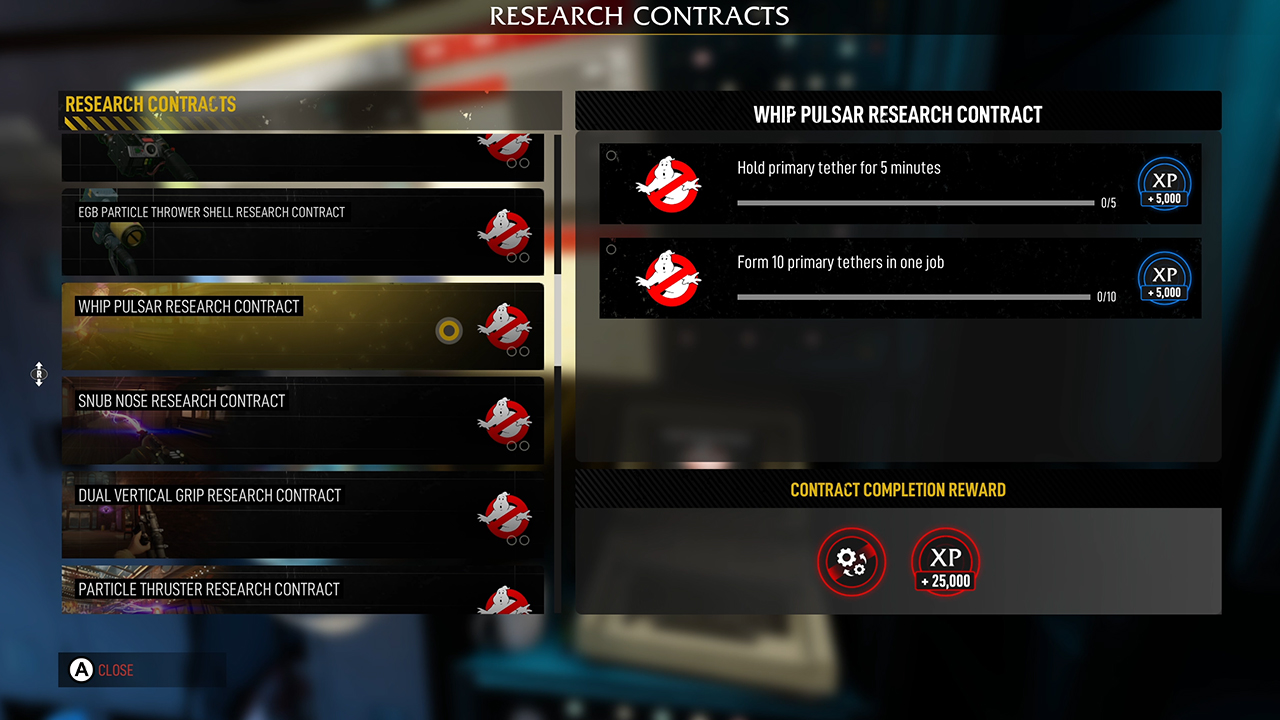This screenshot has width=1280, height=720.
Task: Click the ghost icon beside 'Form 10 primary tethers'
Action: tap(668, 278)
